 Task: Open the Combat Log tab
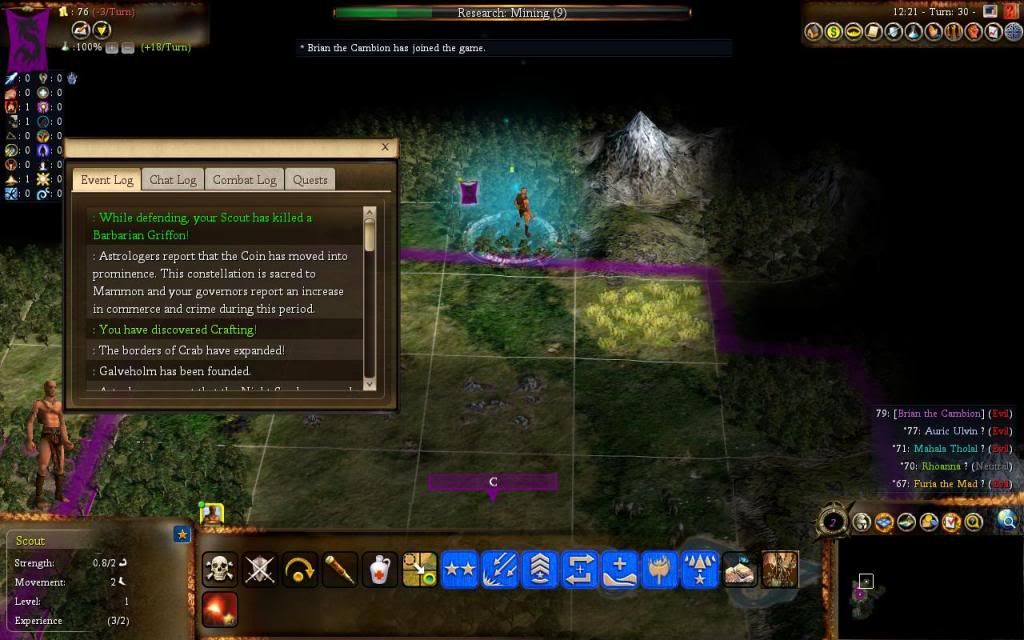(x=244, y=180)
